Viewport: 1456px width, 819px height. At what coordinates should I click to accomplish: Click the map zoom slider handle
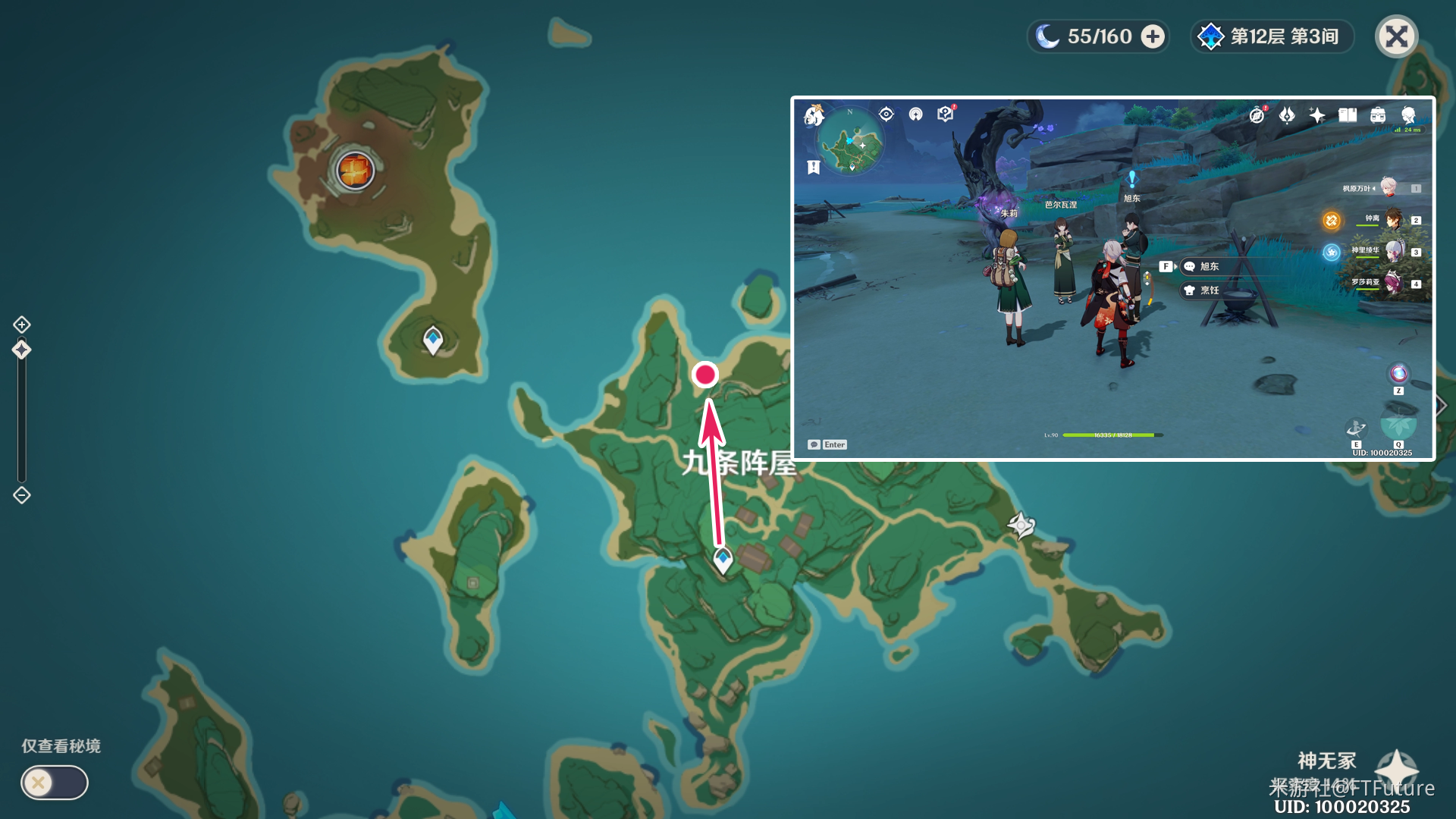(22, 350)
